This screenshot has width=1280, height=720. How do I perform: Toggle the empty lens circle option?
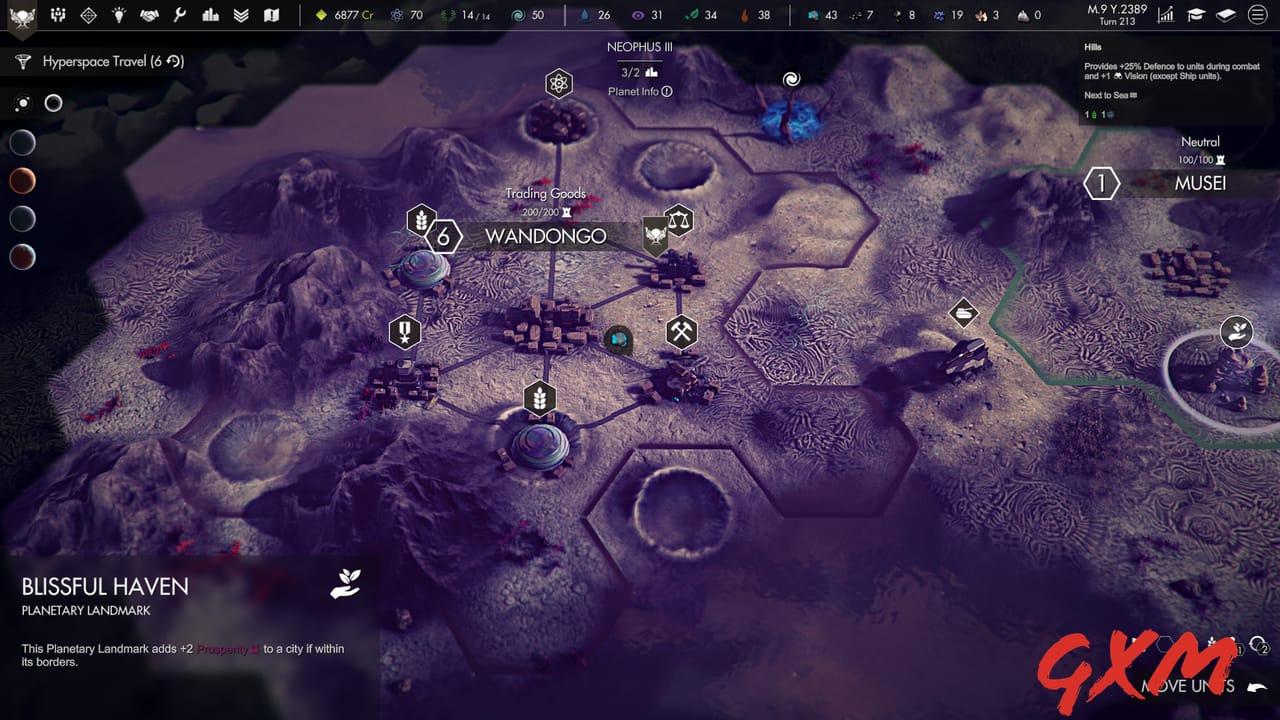tap(54, 103)
